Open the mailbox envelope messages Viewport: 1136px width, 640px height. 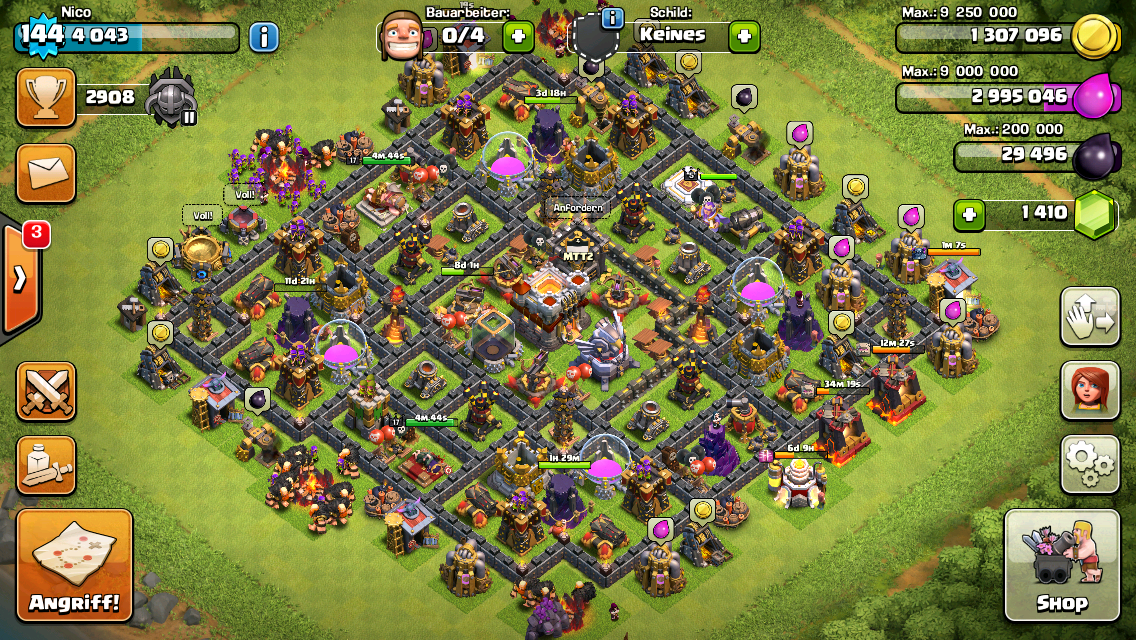tap(45, 172)
